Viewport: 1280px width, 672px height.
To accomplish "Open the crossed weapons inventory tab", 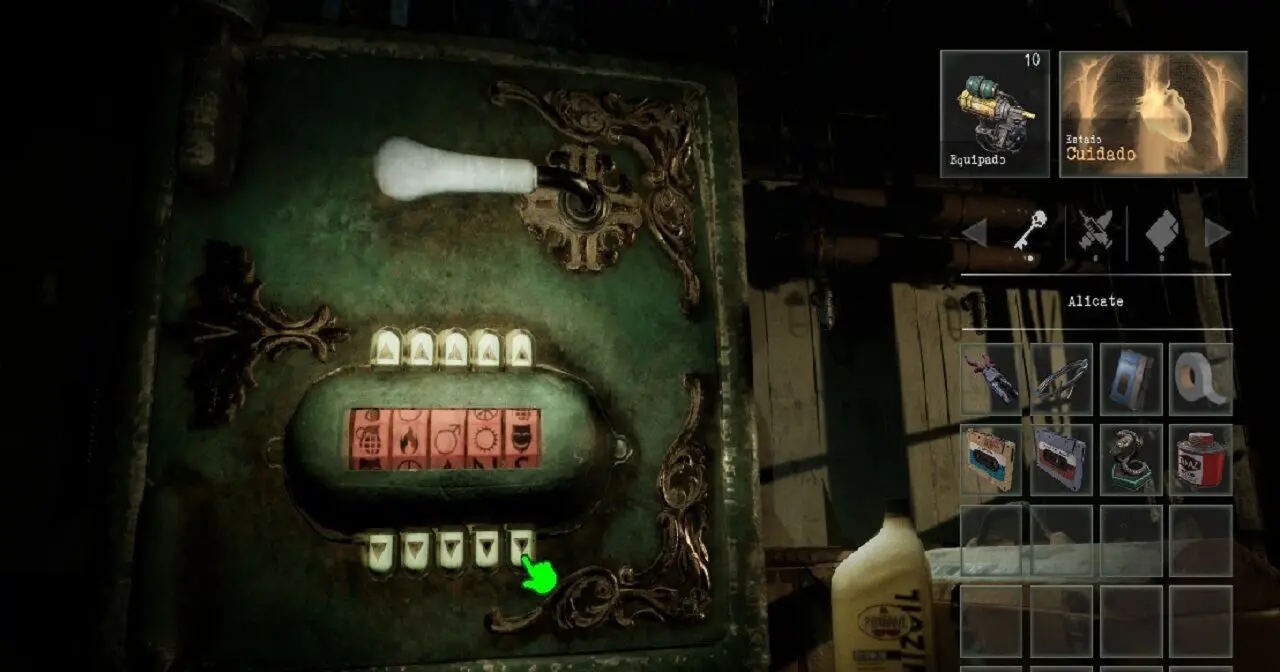I will [1095, 234].
